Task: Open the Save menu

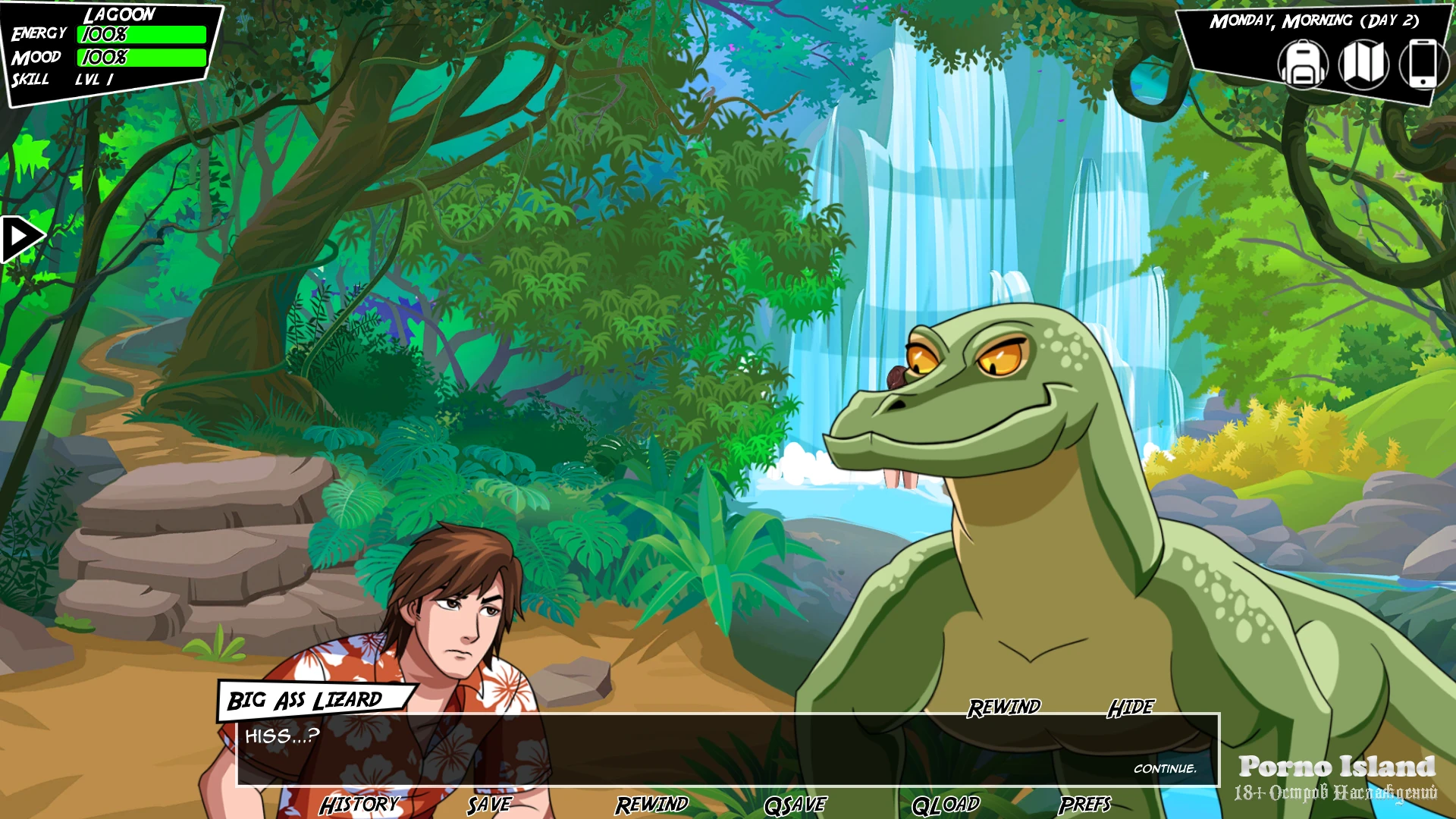Action: tap(489, 805)
